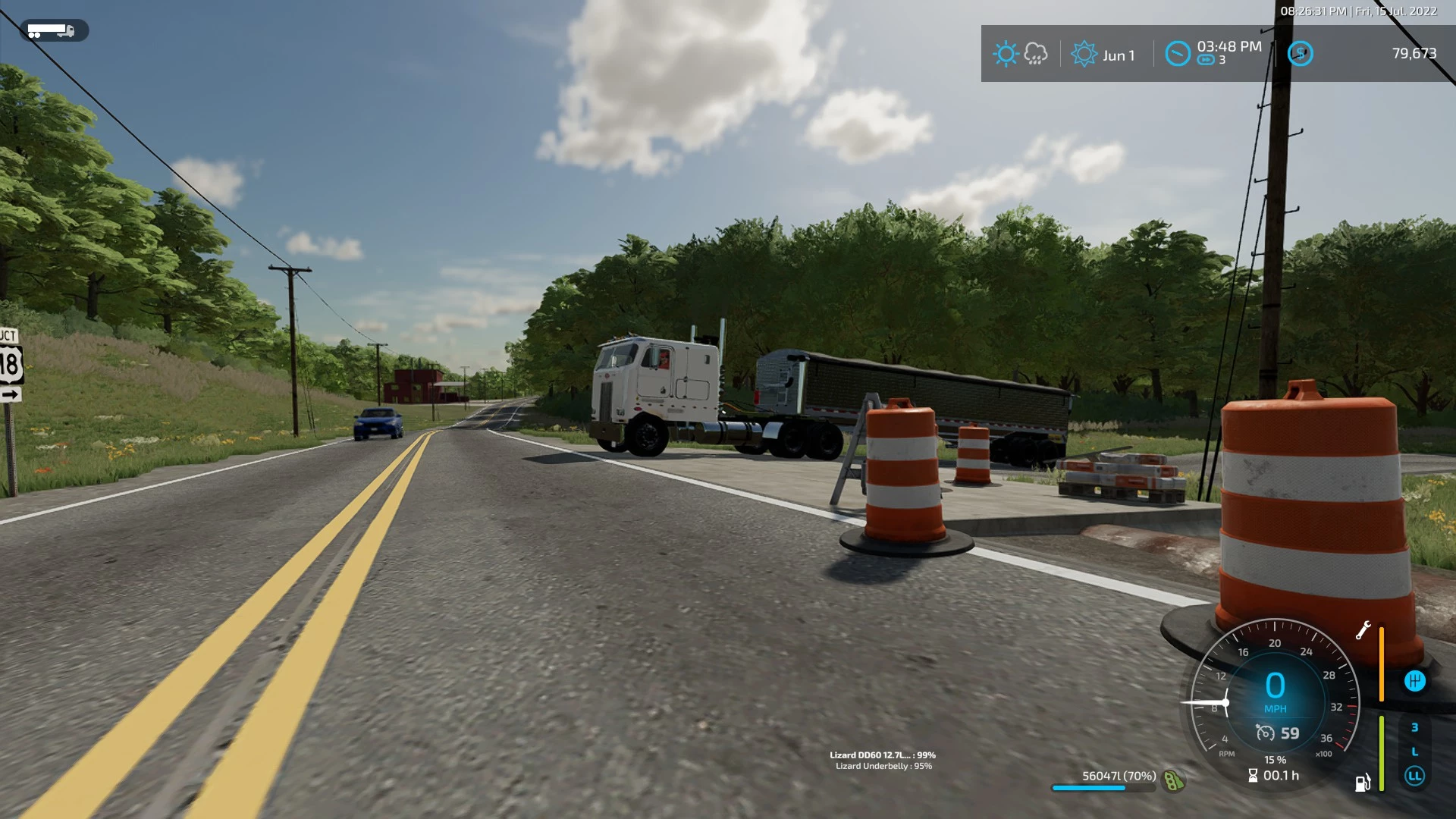The height and width of the screenshot is (819, 1456).
Task: Click the truck vehicle icon badge
Action: pyautogui.click(x=53, y=31)
